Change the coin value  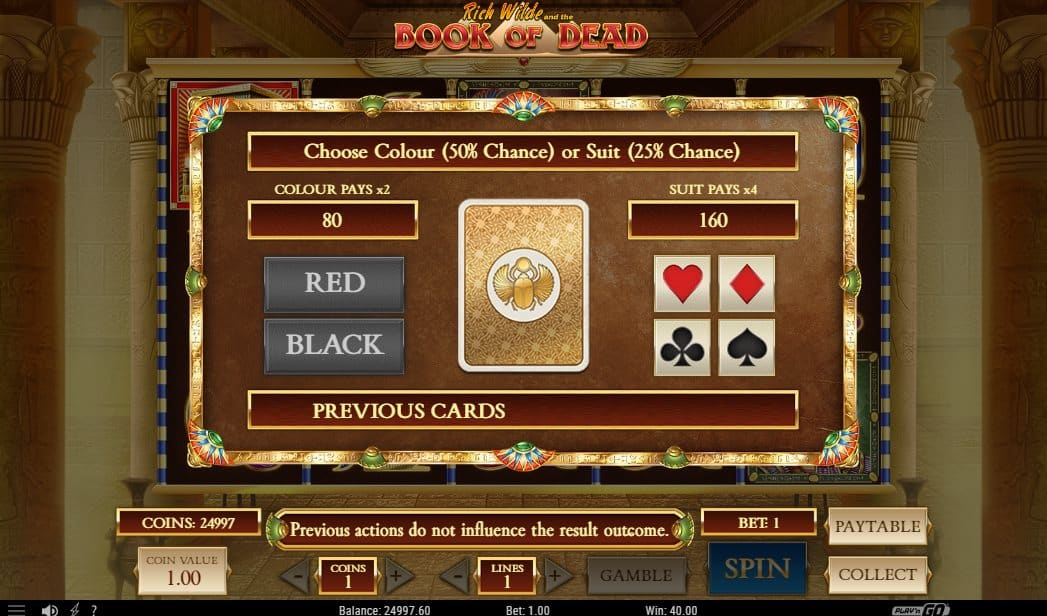point(182,571)
